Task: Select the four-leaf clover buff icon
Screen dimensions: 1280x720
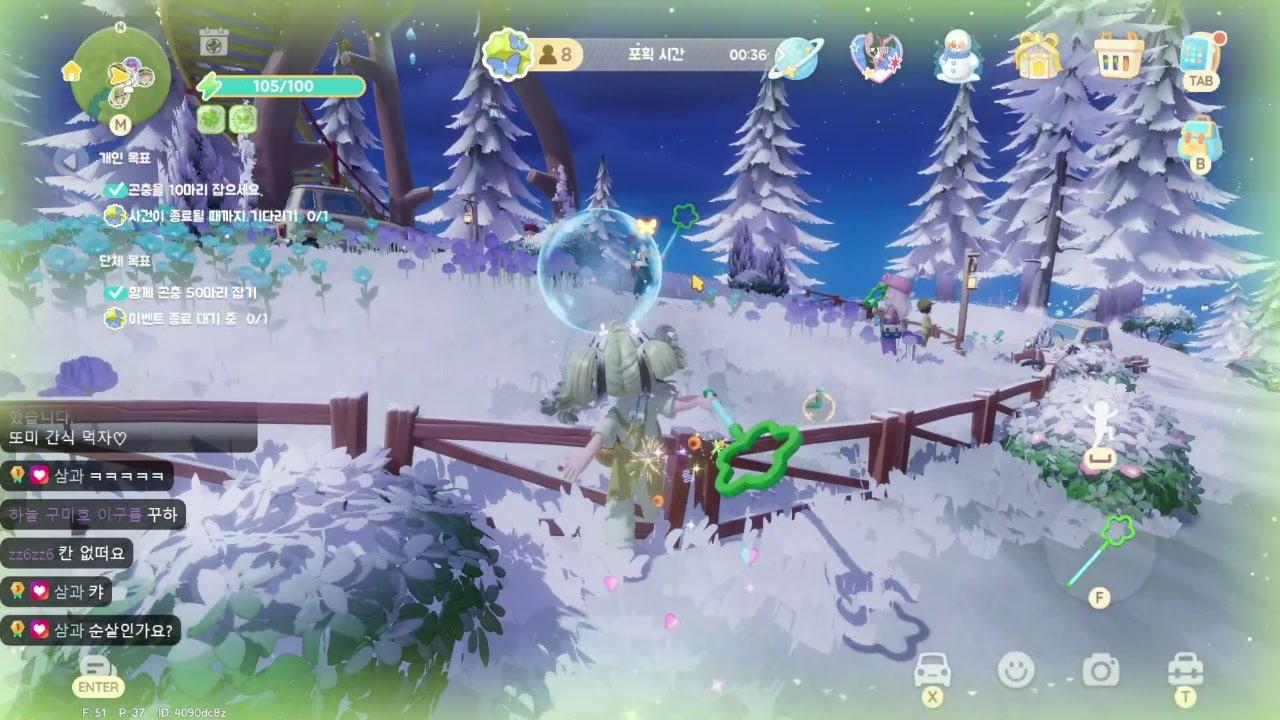Action: click(x=211, y=119)
